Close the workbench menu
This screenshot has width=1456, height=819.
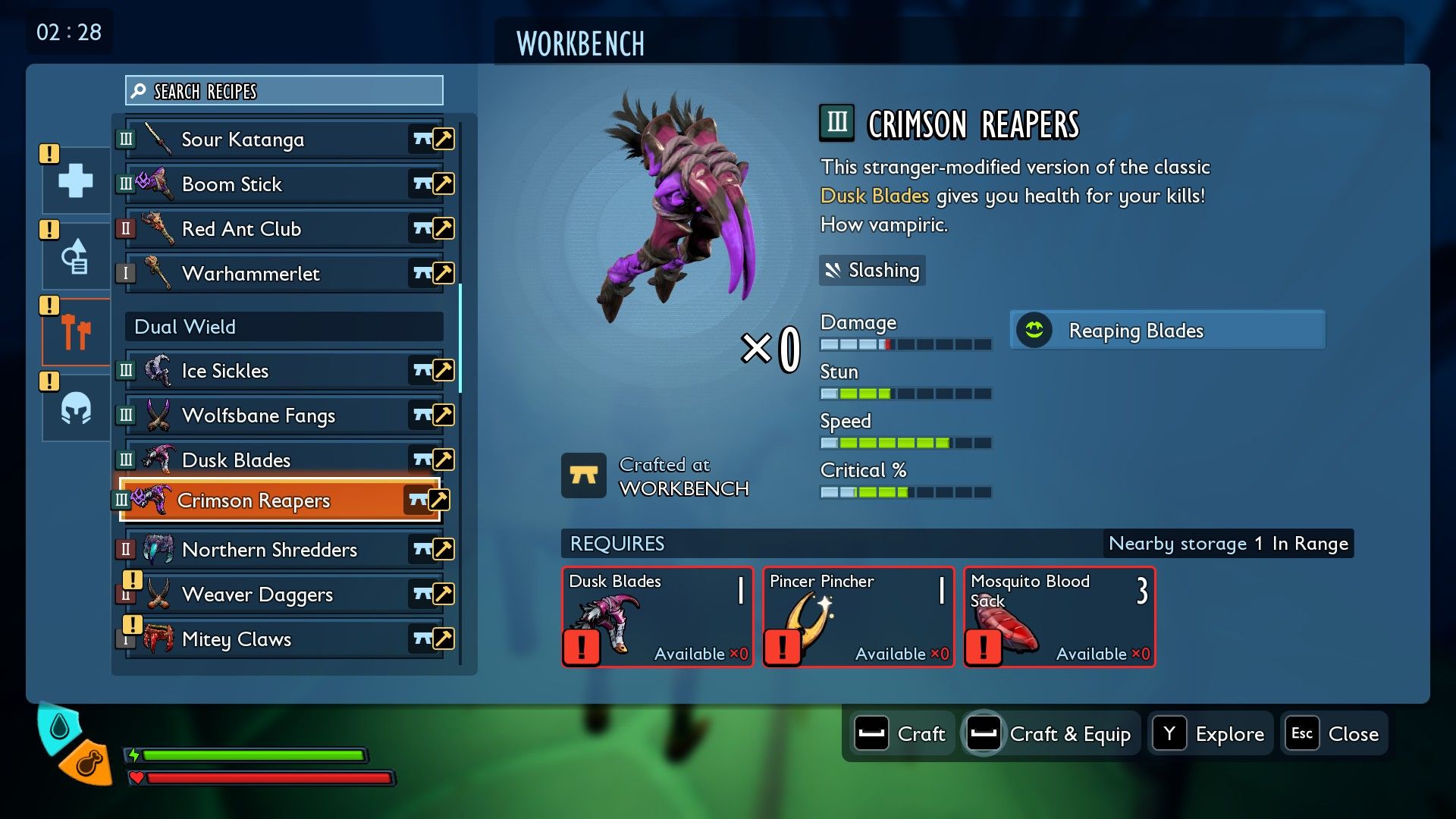(1334, 734)
